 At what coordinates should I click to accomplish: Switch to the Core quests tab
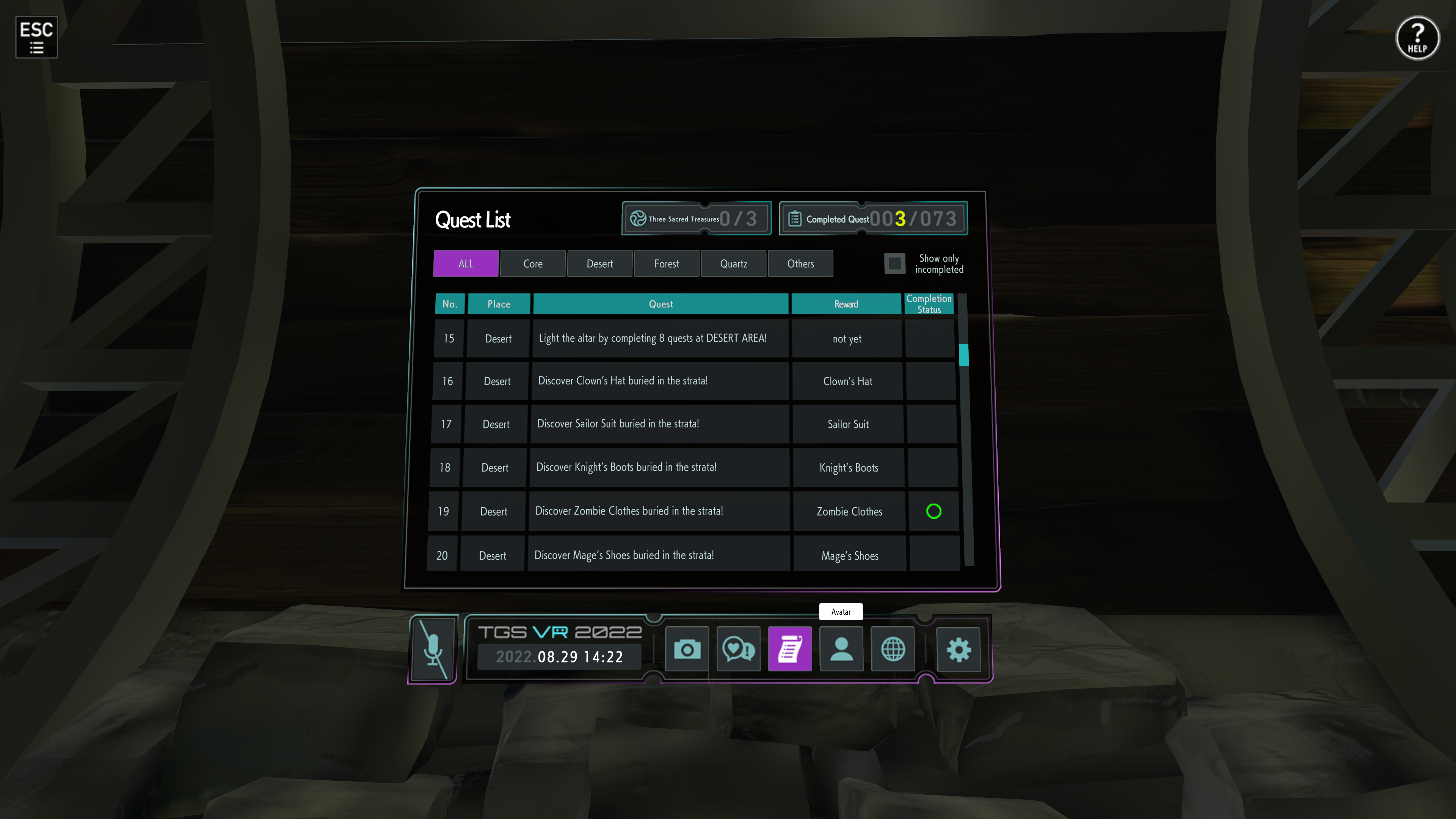coord(532,264)
